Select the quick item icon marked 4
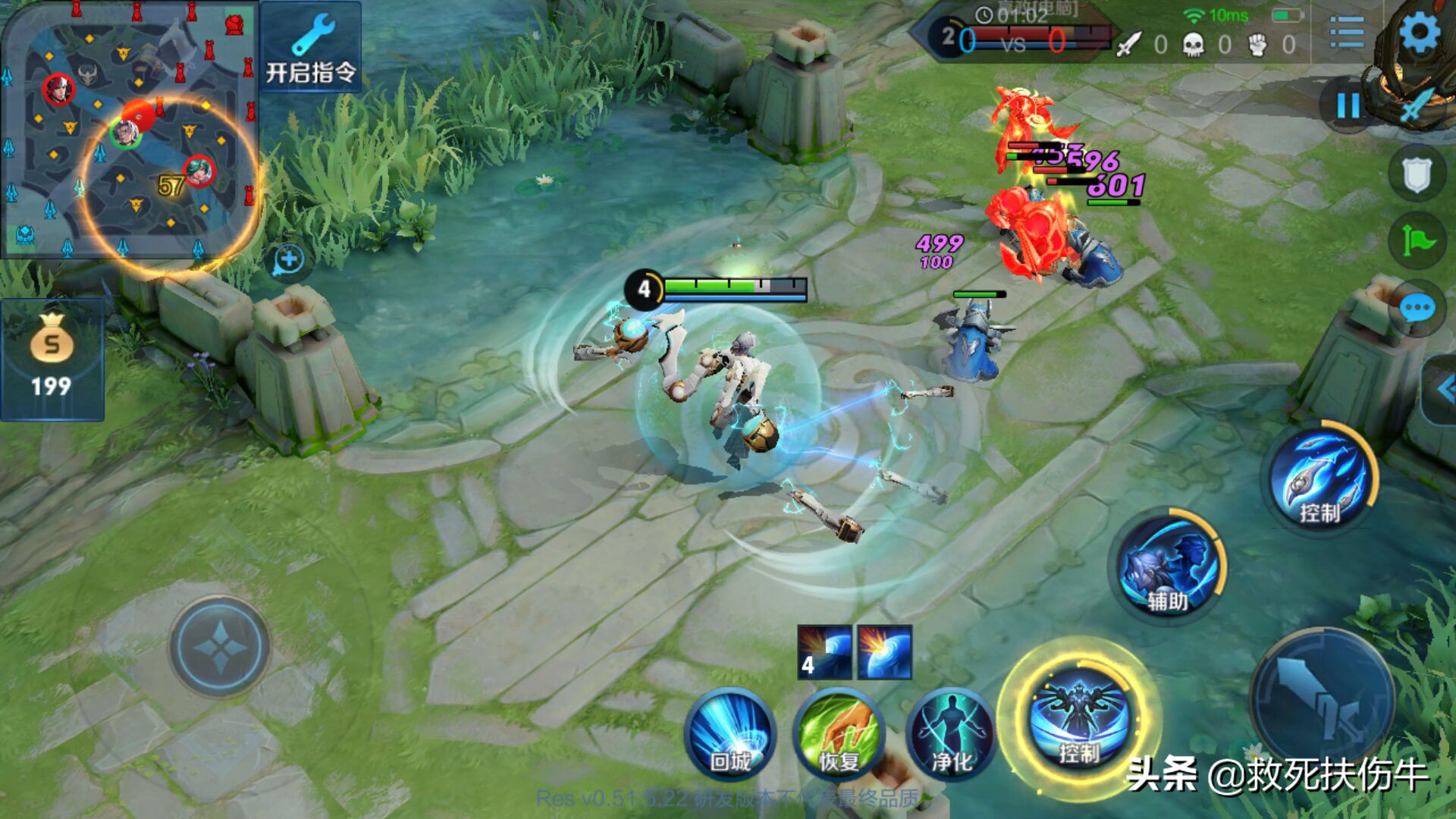 pos(824,652)
